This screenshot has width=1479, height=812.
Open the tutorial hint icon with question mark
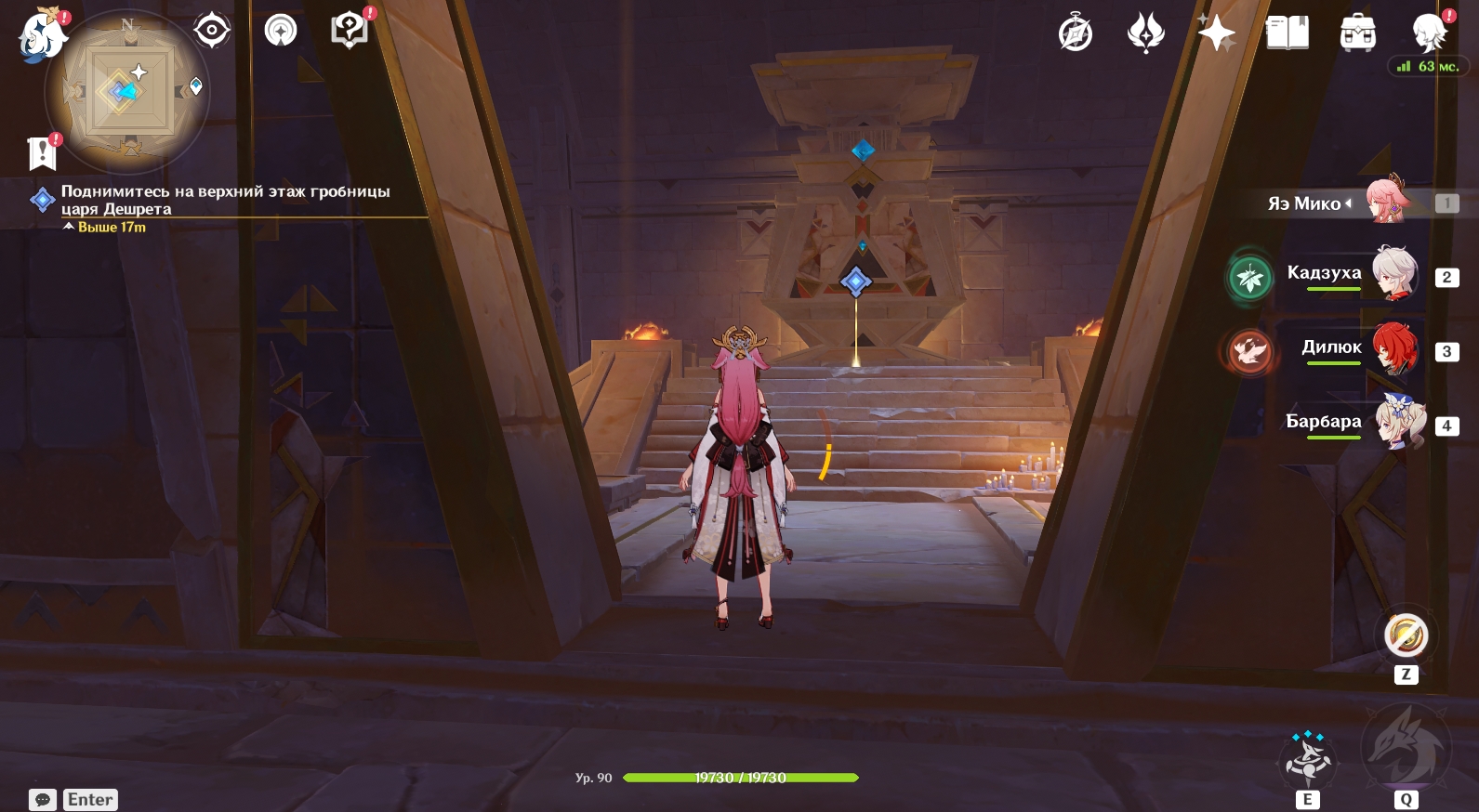[x=350, y=30]
